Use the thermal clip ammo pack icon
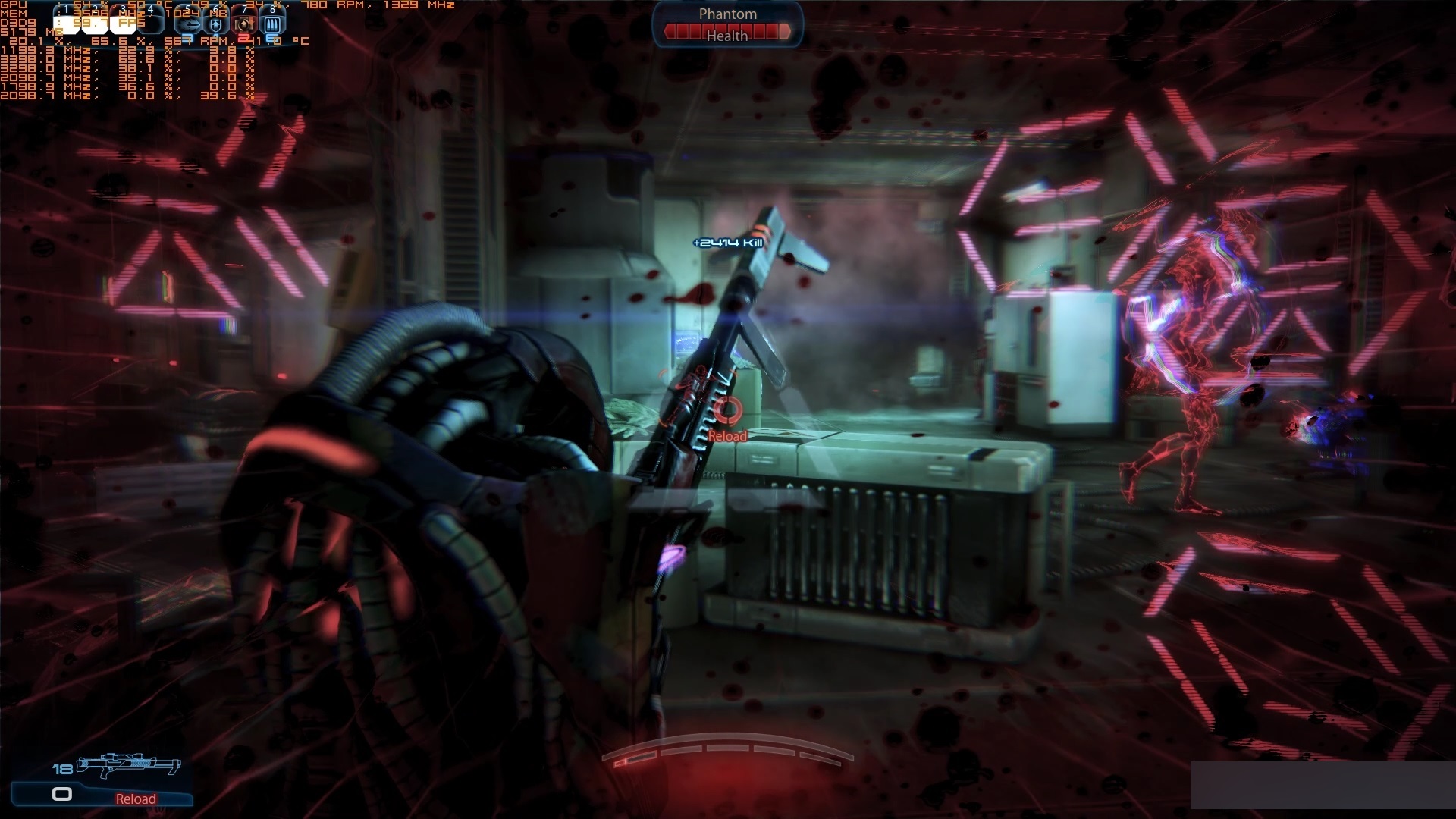This screenshot has height=819, width=1456. click(x=273, y=25)
